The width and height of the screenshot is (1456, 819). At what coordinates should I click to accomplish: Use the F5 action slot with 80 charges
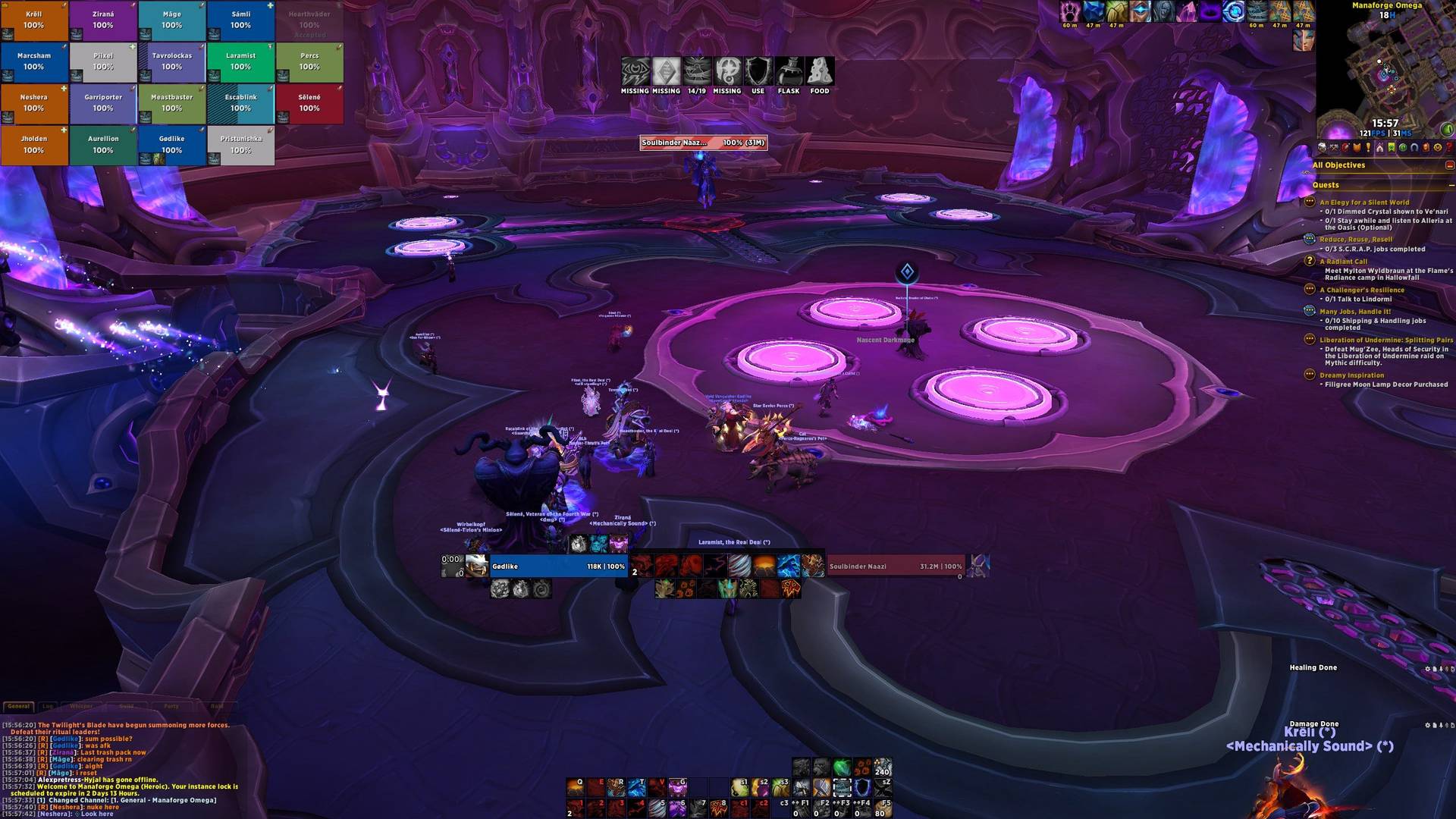[883, 808]
